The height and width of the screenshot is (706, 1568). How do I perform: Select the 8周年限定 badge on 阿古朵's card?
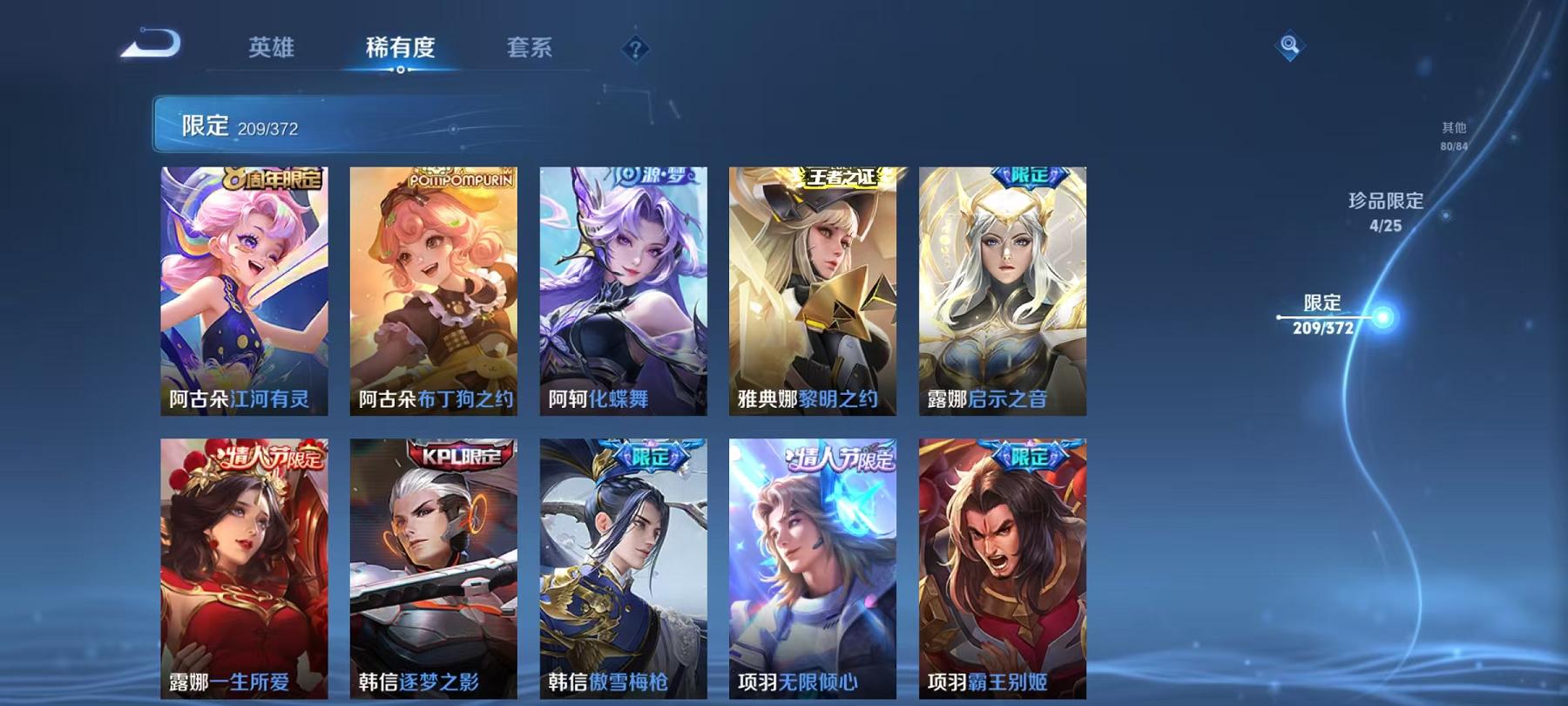(274, 178)
